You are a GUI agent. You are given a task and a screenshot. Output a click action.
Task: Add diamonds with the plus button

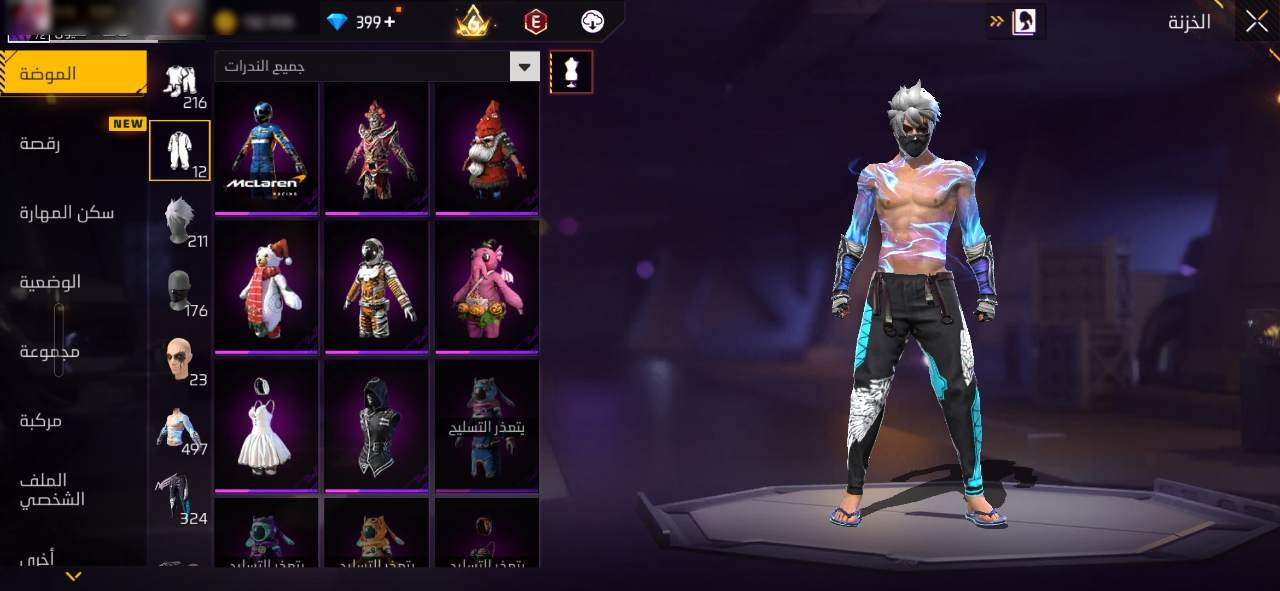[389, 21]
